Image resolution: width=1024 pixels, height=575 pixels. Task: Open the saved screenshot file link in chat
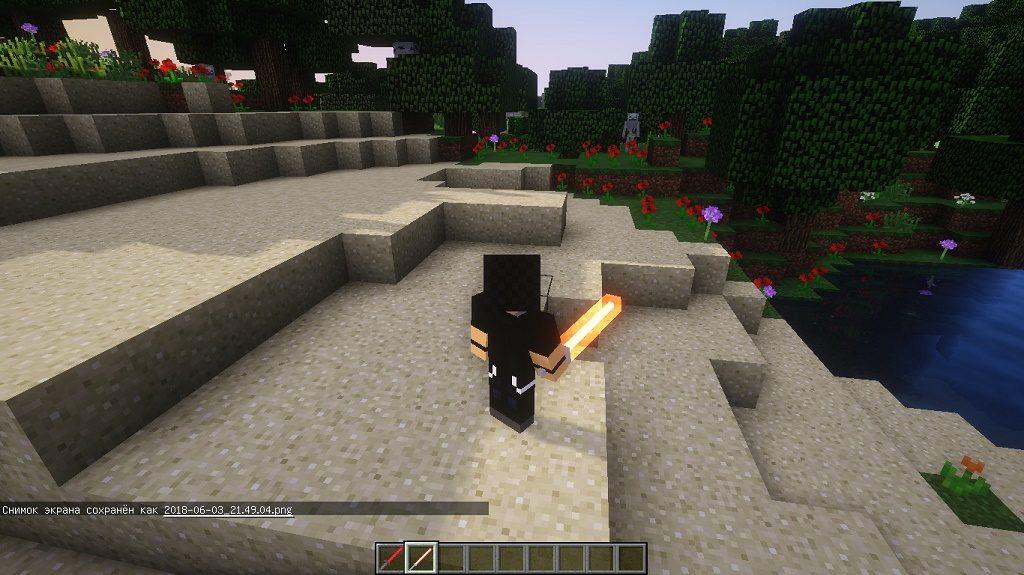pyautogui.click(x=228, y=509)
